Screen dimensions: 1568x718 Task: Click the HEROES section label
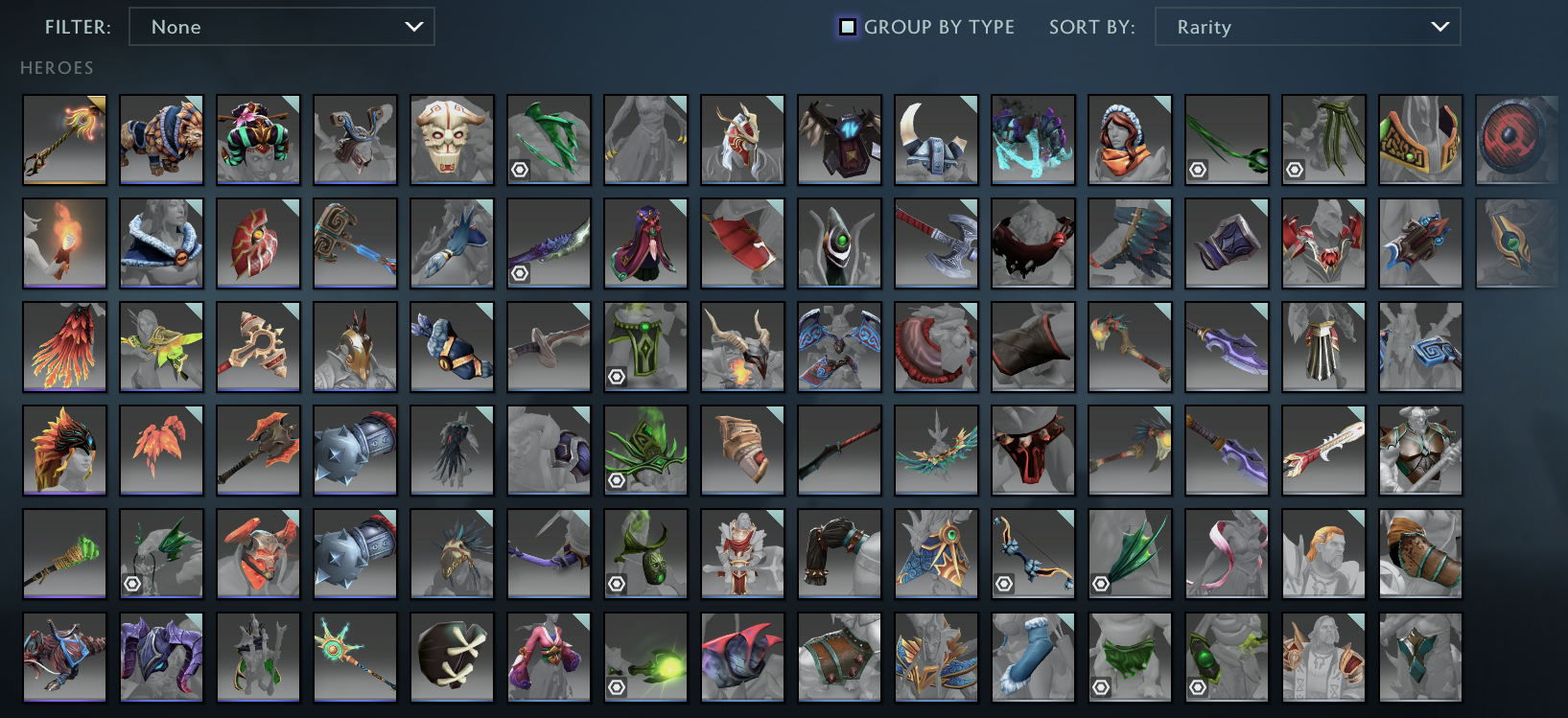coord(58,67)
